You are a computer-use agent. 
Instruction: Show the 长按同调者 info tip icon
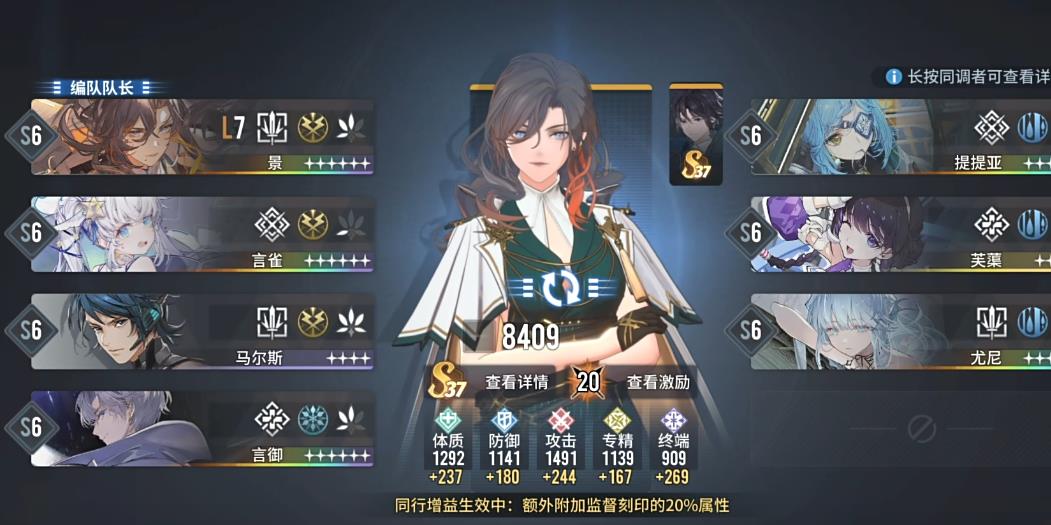[x=893, y=77]
